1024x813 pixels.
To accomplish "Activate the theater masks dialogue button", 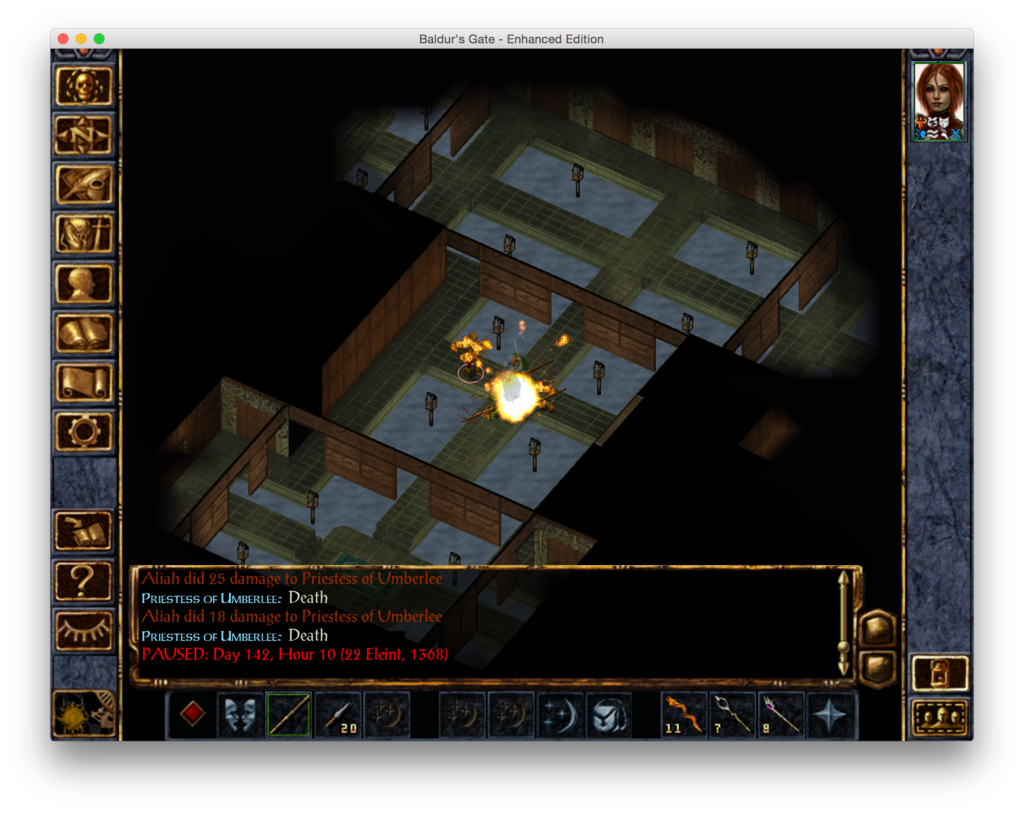I will pos(241,715).
